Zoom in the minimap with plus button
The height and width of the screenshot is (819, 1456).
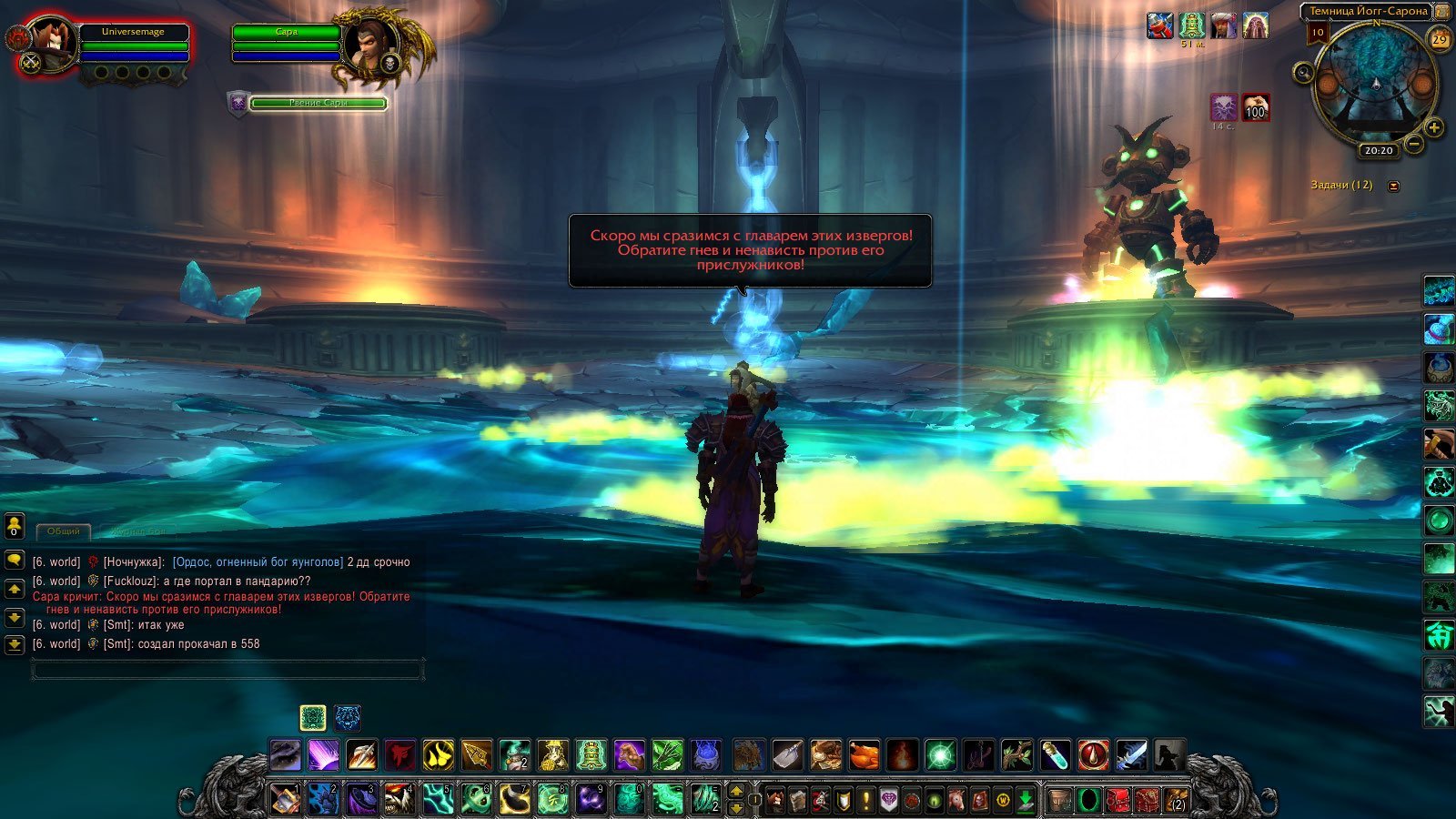pos(1433,127)
